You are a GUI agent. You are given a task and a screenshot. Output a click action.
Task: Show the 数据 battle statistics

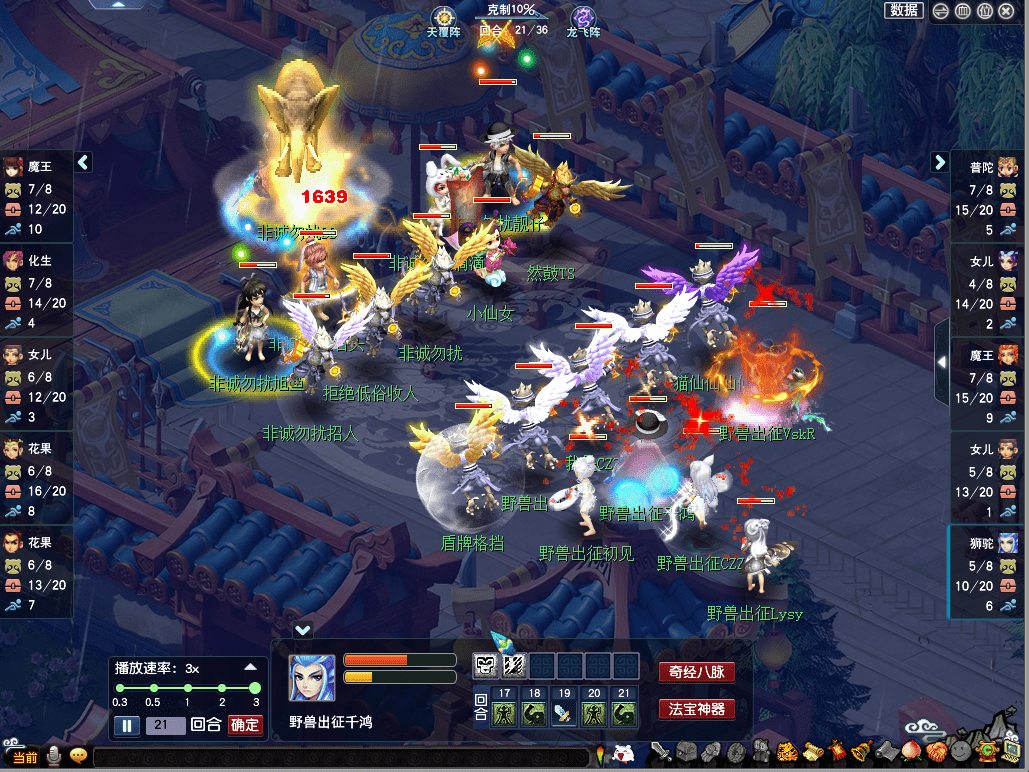click(x=904, y=10)
